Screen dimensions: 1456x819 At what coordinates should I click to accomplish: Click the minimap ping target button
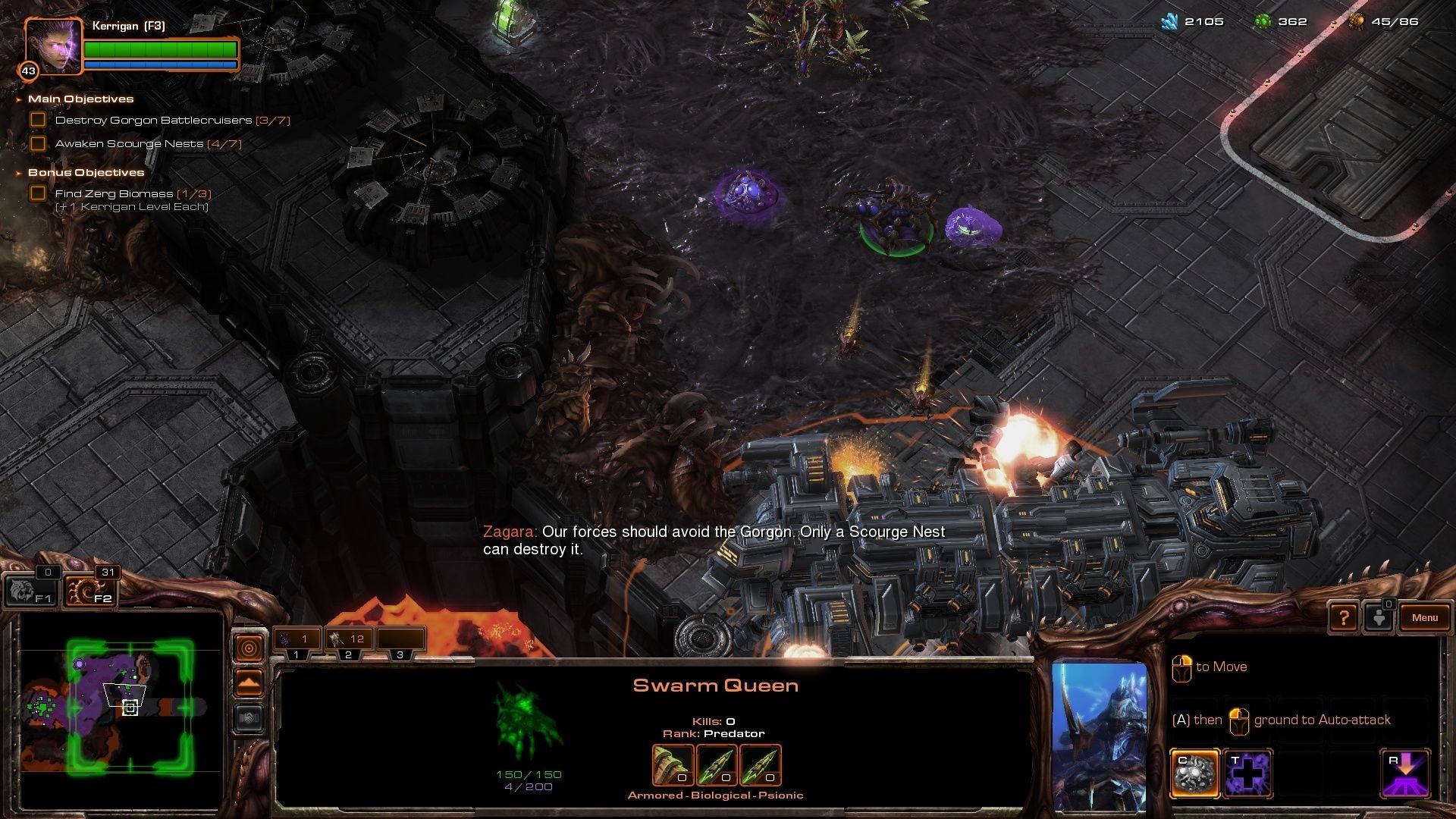click(x=249, y=648)
